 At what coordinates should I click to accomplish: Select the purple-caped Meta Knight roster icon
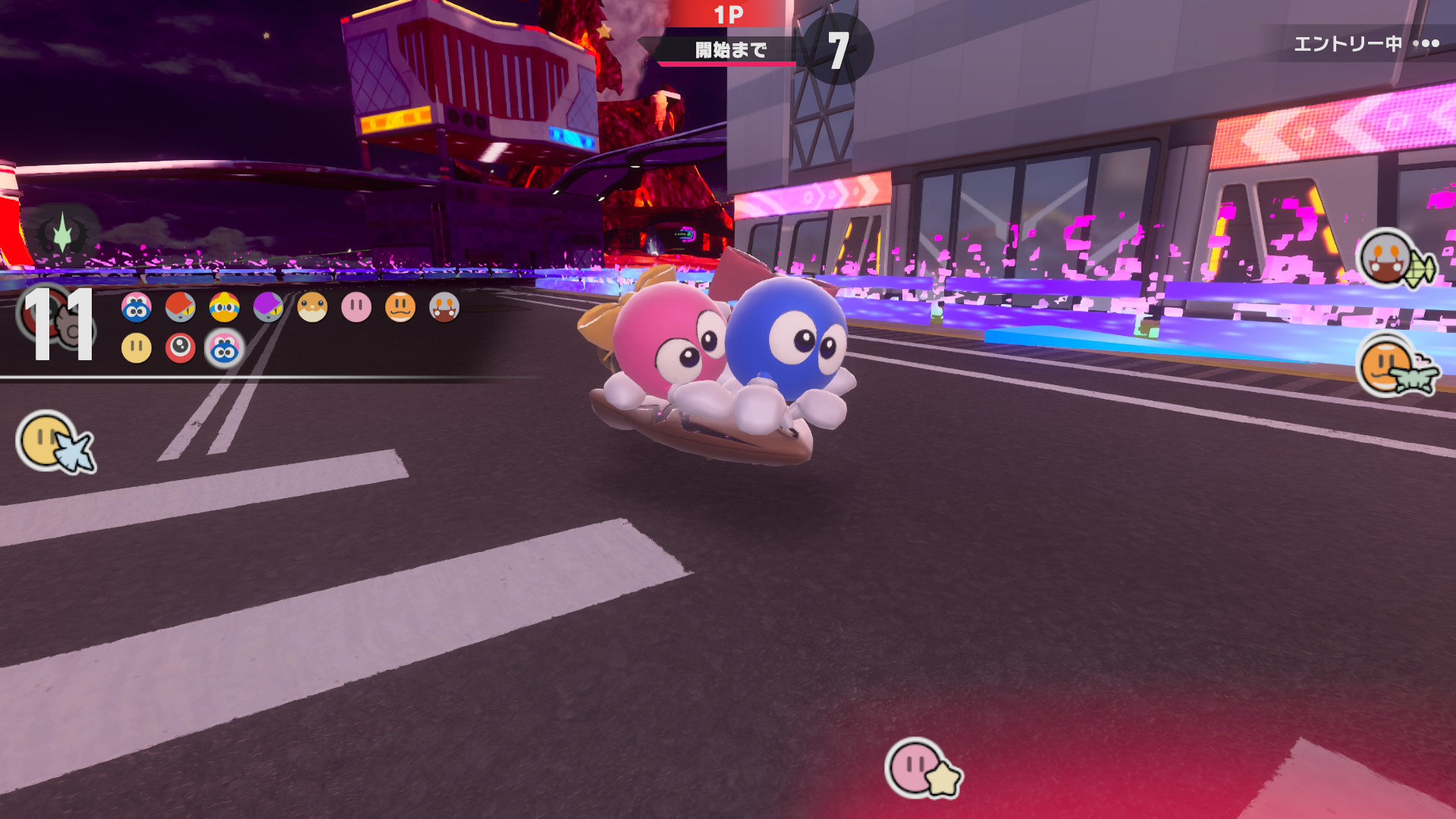(268, 307)
